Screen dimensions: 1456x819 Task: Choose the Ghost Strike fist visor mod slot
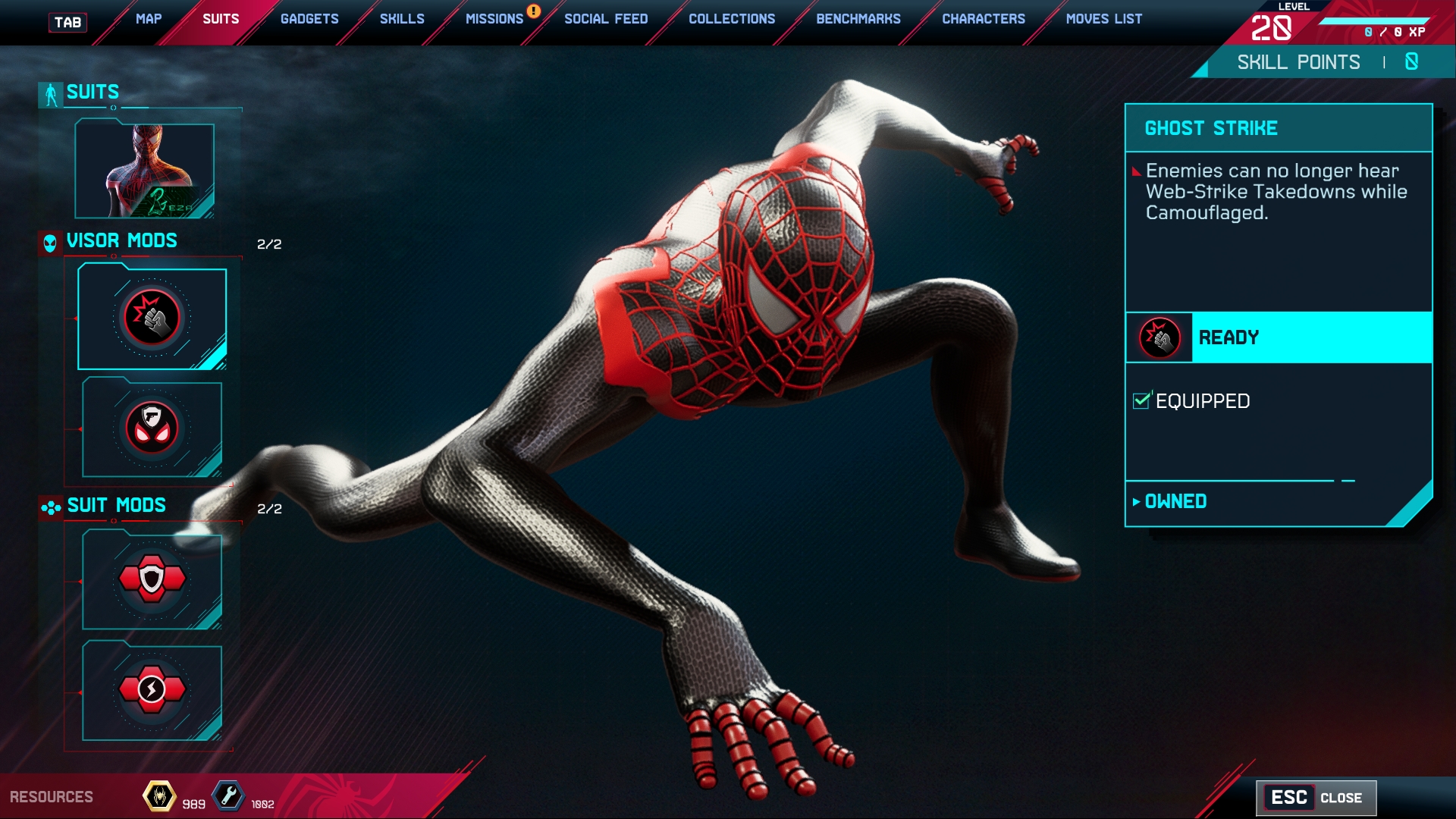(152, 318)
